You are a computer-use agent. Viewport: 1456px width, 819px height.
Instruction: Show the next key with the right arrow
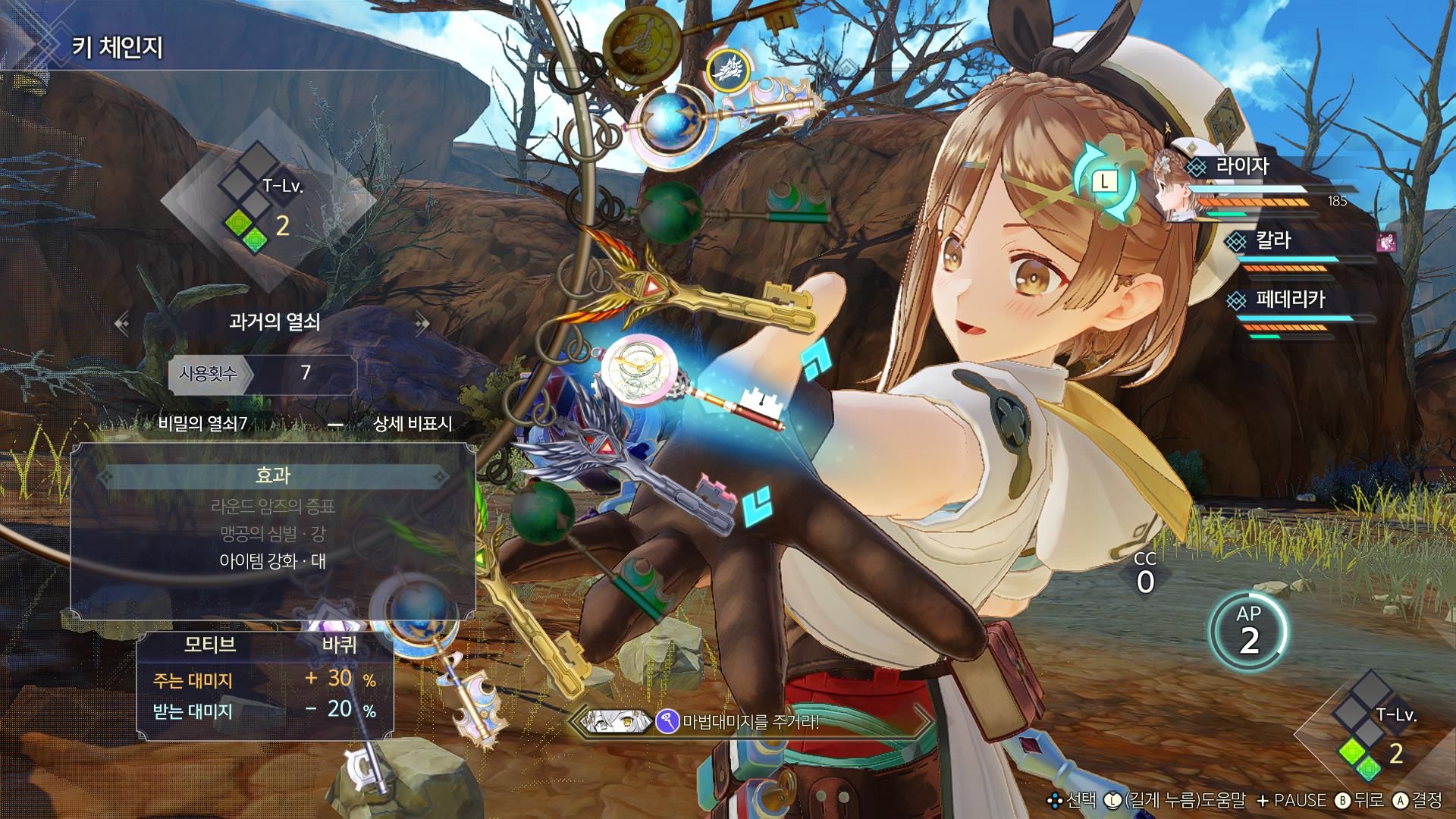point(422,324)
